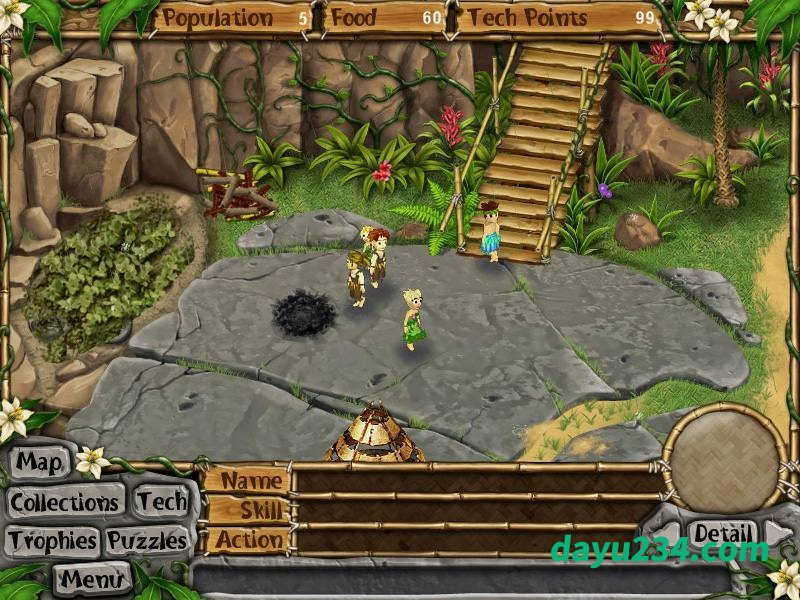Open the Collections screen

[65, 502]
